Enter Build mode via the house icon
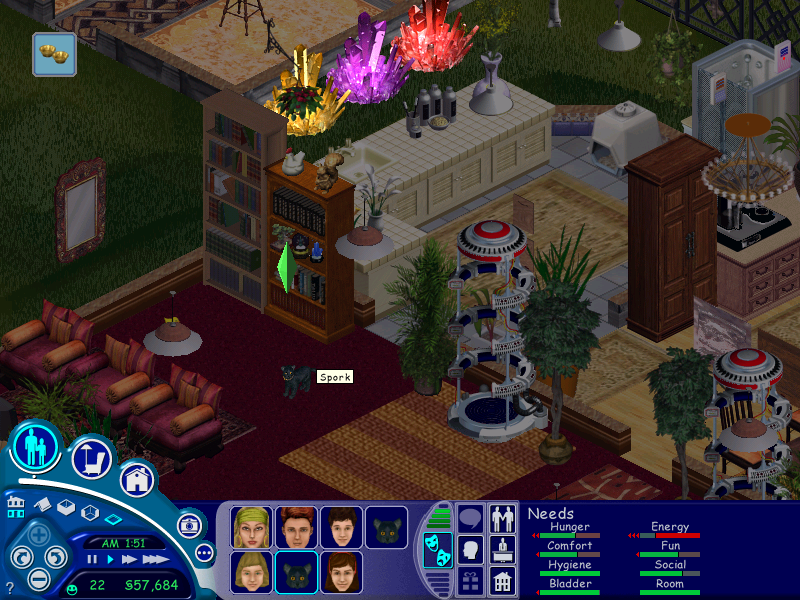Viewport: 800px width, 600px height. point(138,478)
